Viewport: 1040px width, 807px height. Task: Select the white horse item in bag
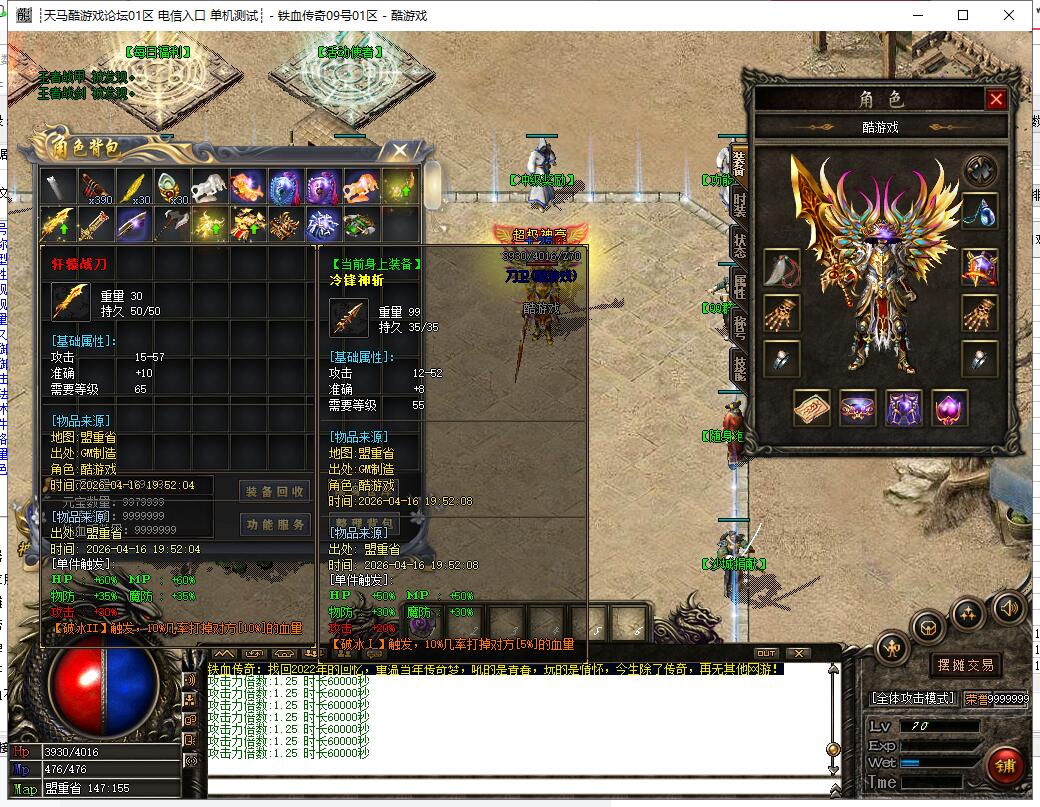click(x=208, y=187)
